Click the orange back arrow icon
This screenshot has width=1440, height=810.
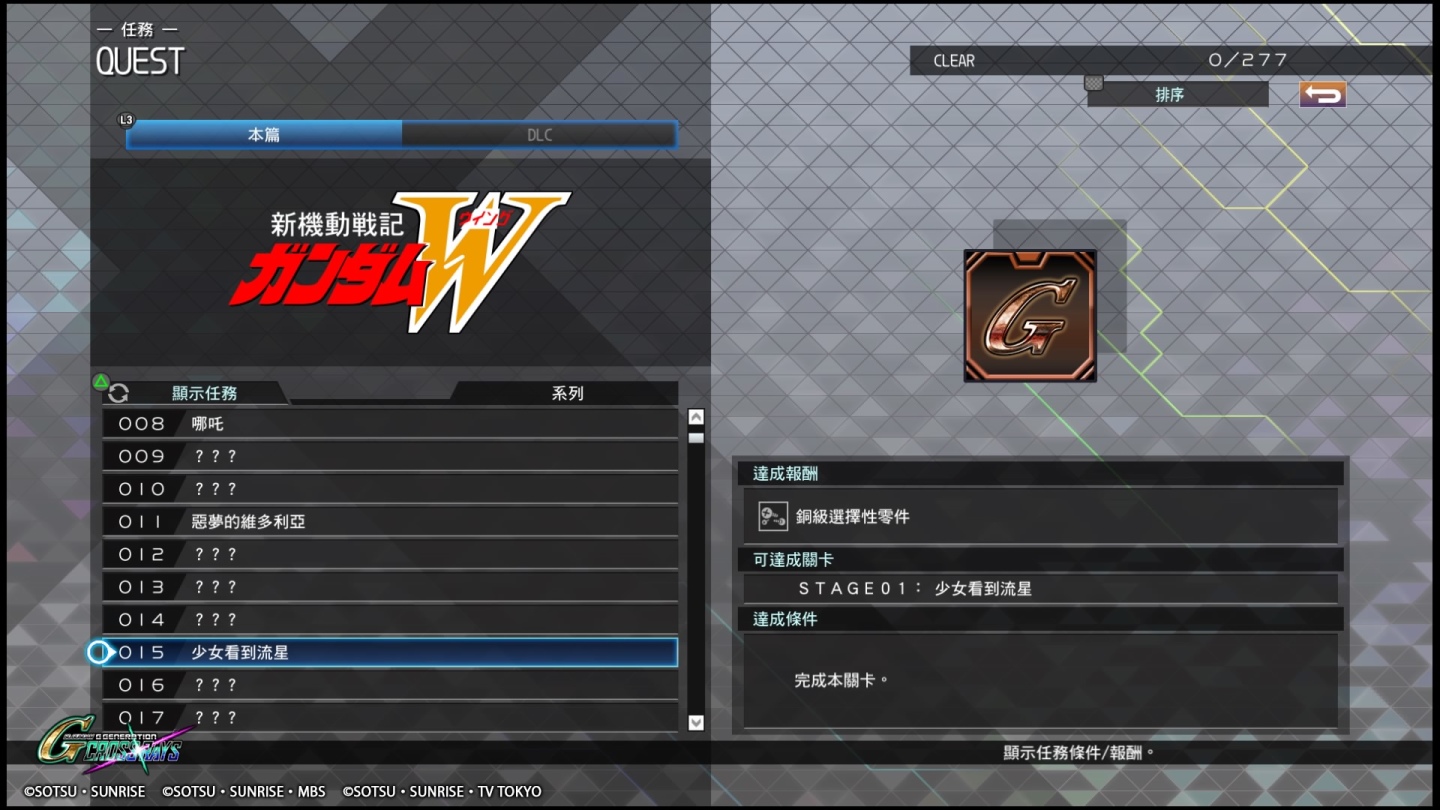[x=1322, y=94]
